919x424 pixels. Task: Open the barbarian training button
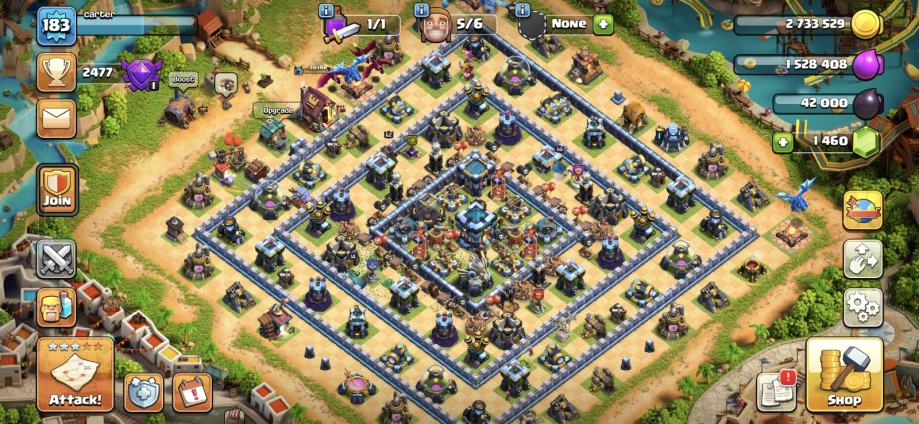coord(57,307)
